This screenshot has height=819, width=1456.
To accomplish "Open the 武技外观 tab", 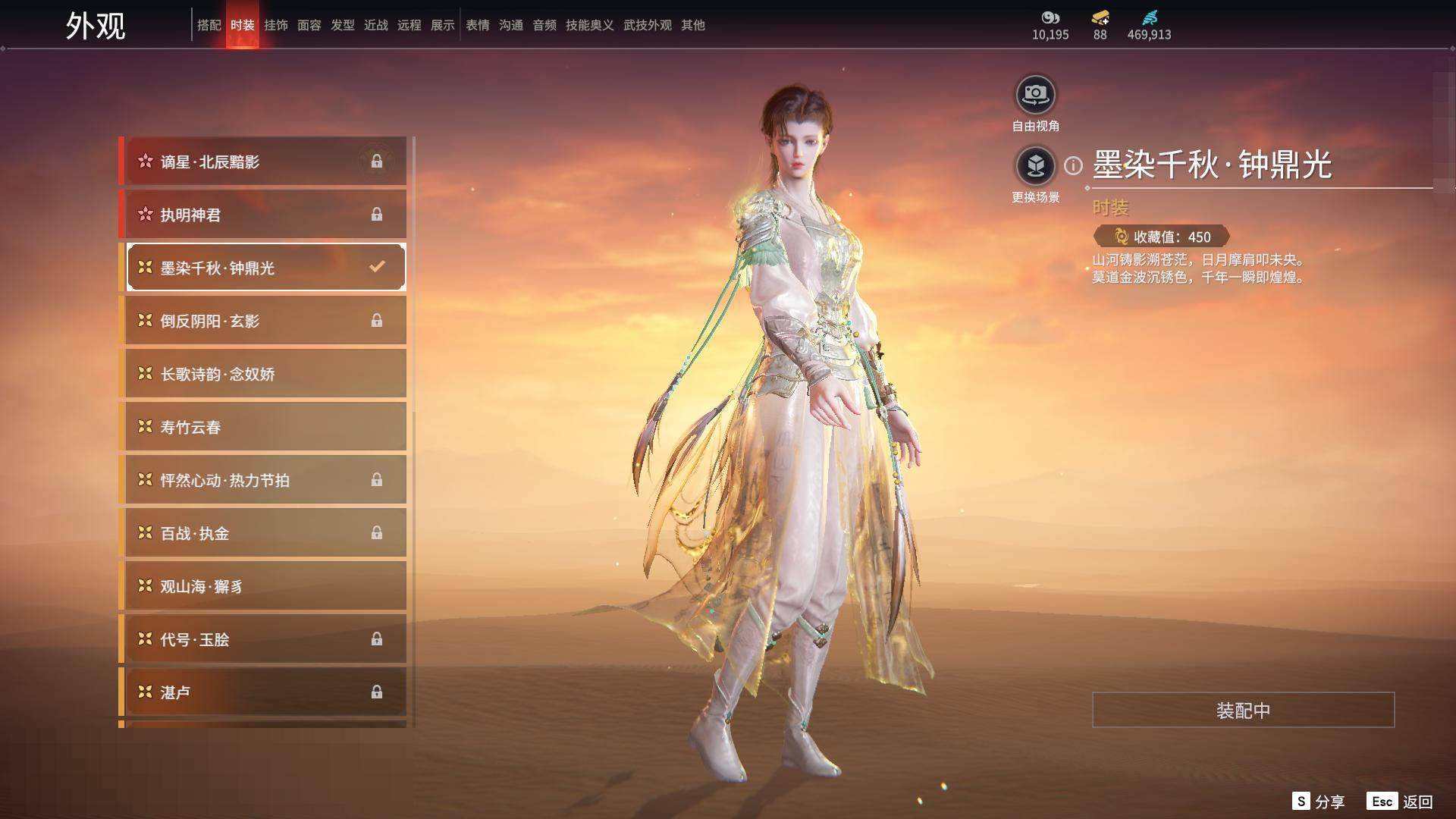I will click(647, 25).
